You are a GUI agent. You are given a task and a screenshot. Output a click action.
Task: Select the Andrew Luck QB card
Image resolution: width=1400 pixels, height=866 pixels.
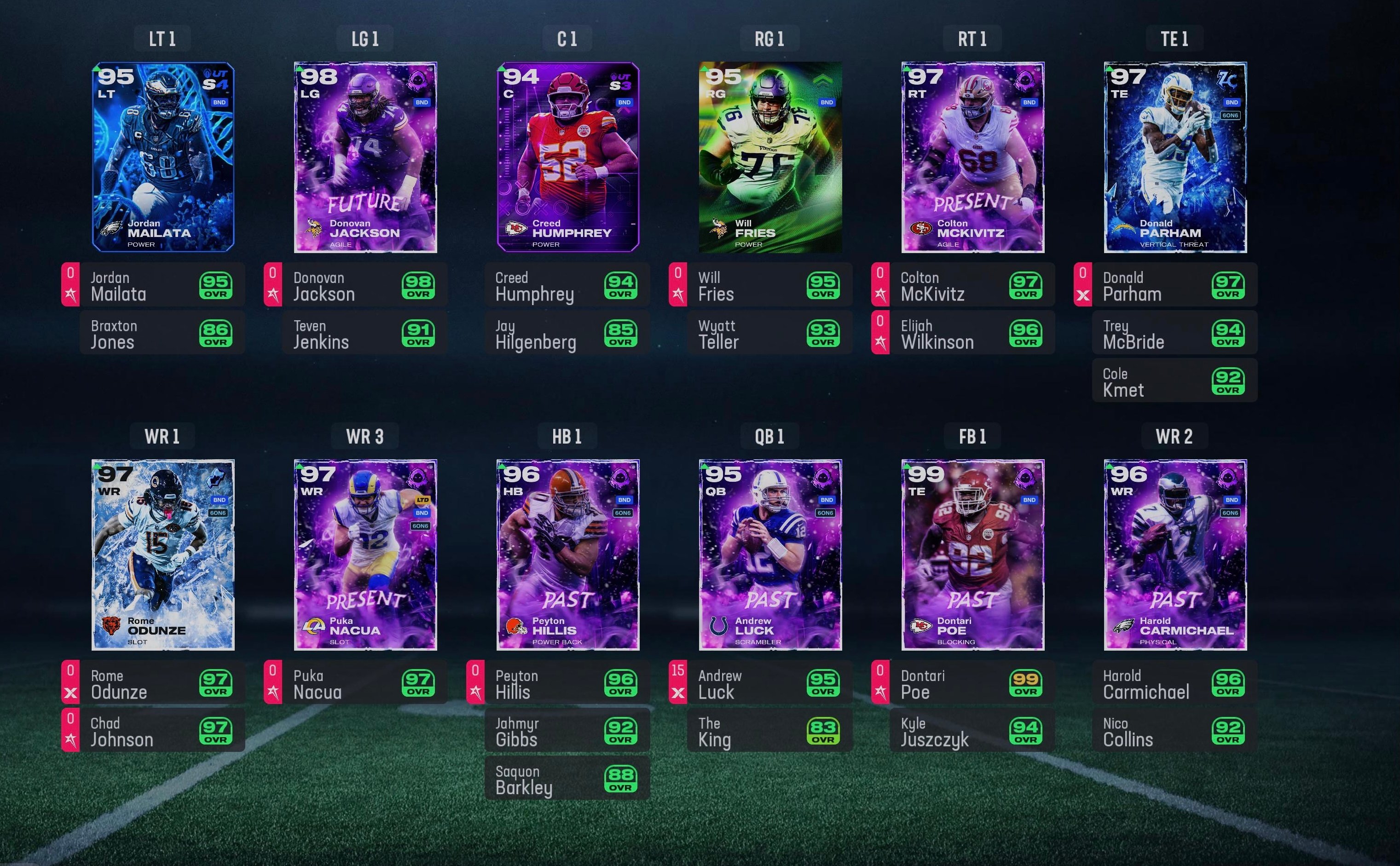(770, 554)
